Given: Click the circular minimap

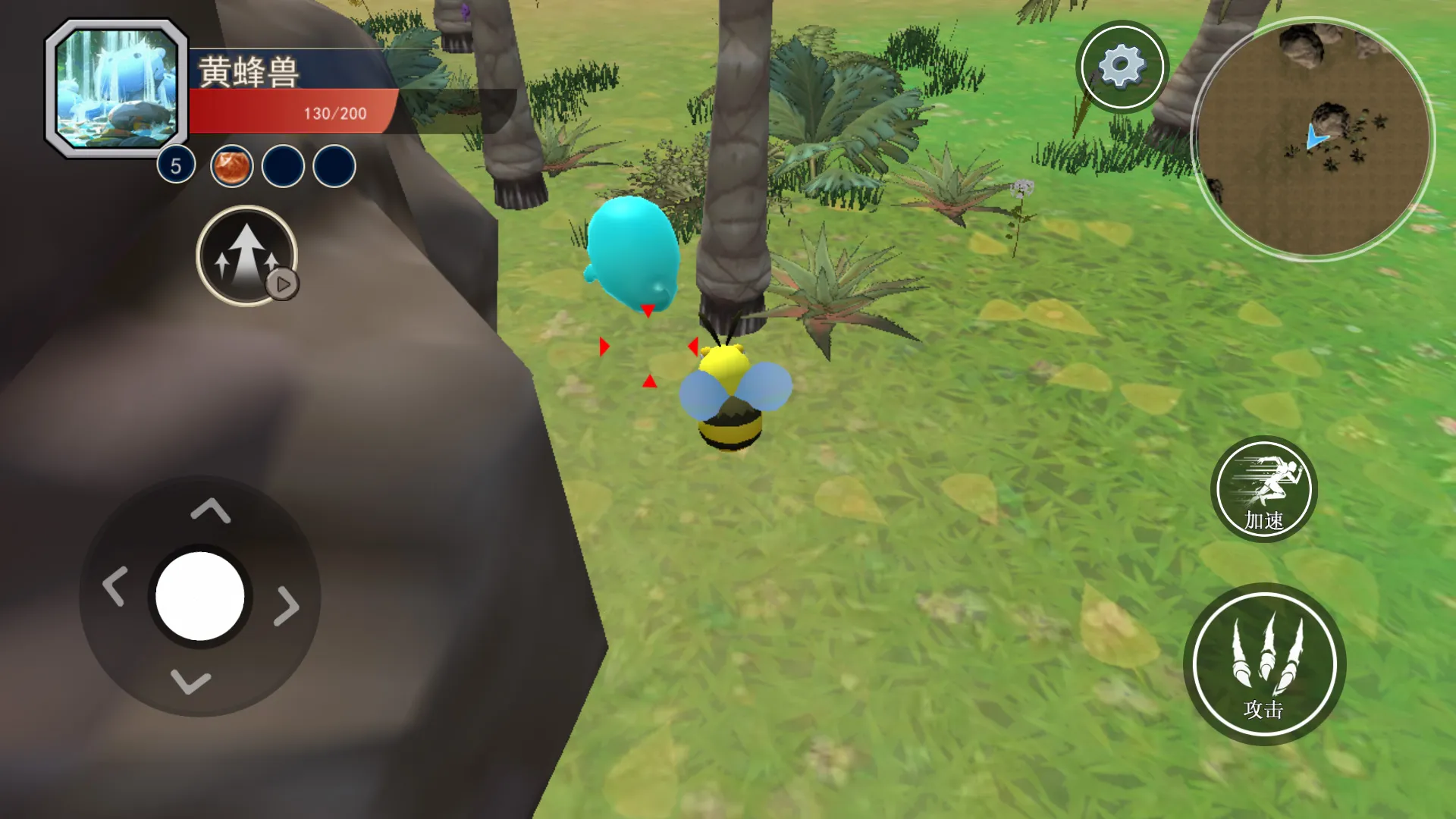Looking at the screenshot, I should [1313, 139].
